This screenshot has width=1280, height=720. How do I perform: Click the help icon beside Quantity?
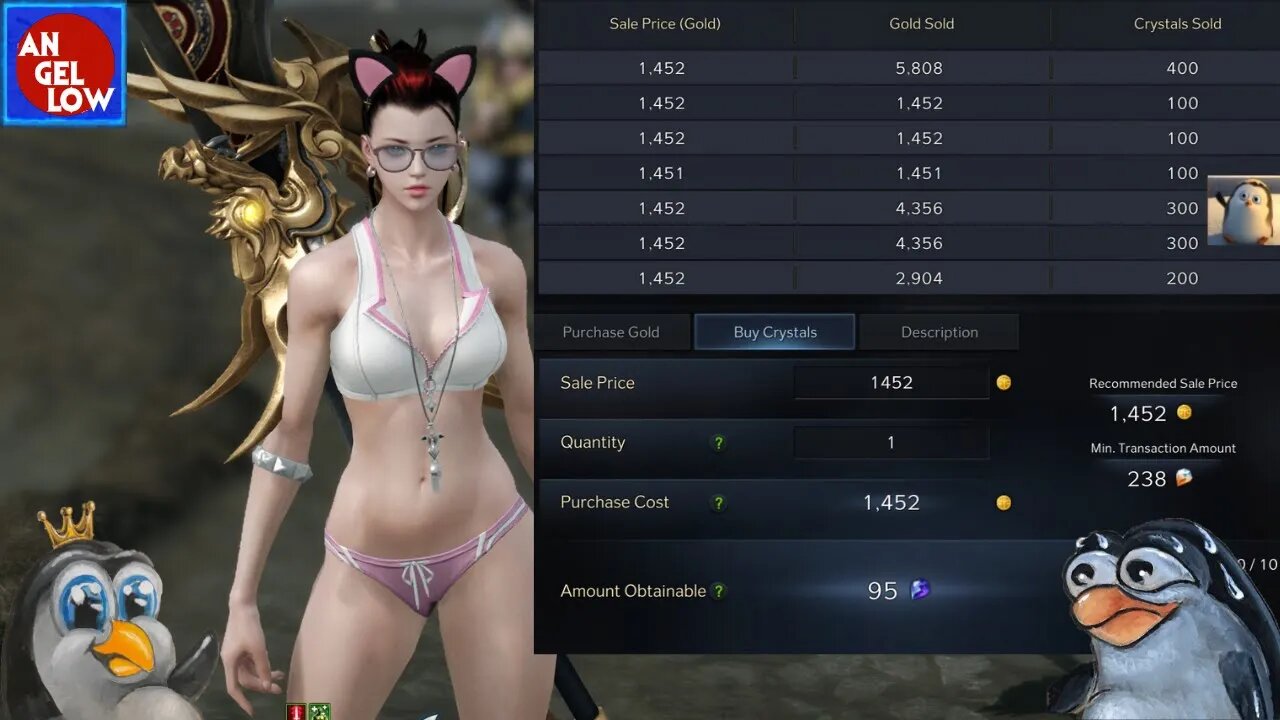coord(718,442)
